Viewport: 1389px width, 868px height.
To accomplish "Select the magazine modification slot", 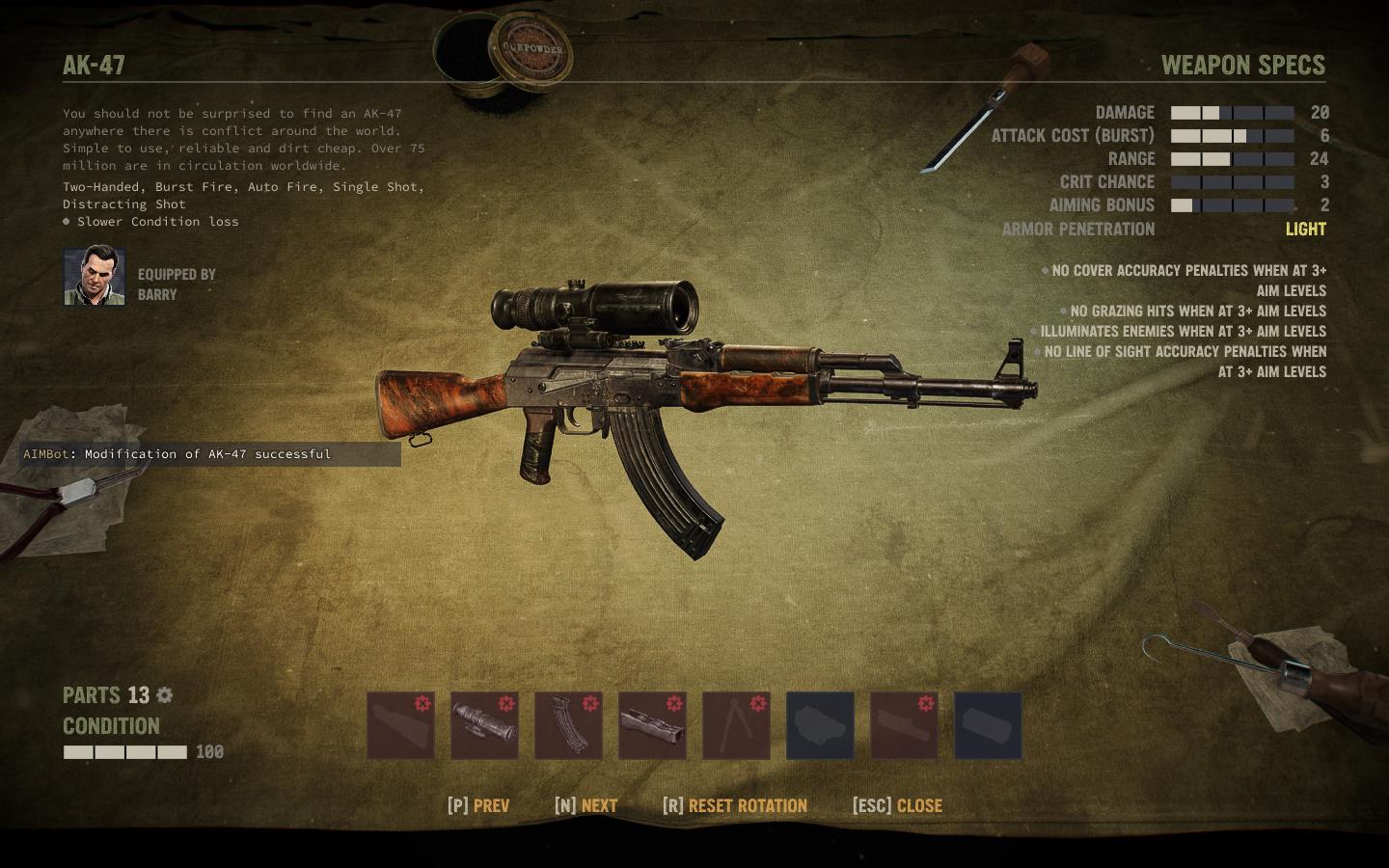I will point(568,725).
